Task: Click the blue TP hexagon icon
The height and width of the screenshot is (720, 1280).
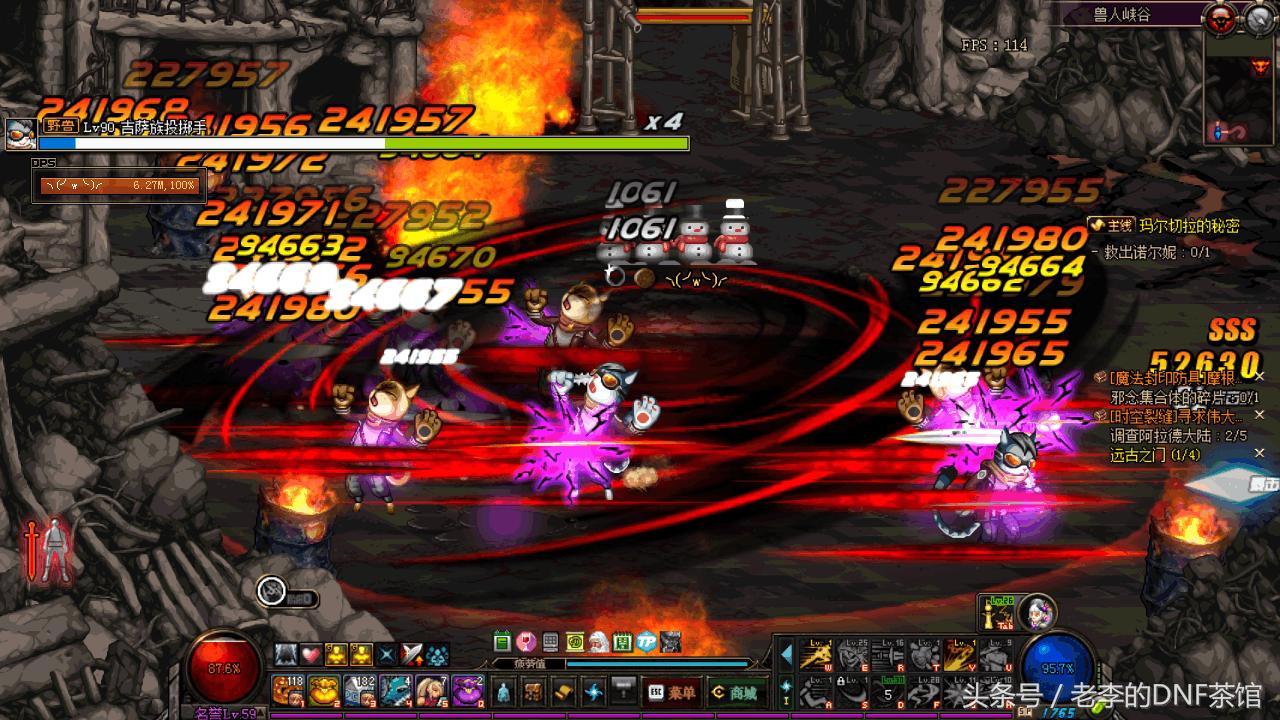Action: point(647,641)
